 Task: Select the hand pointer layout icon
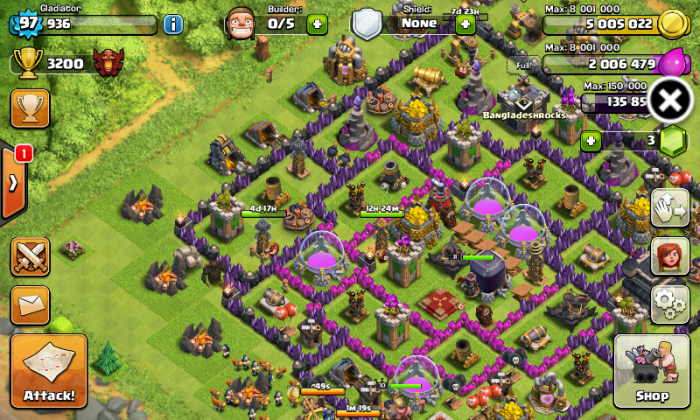669,209
